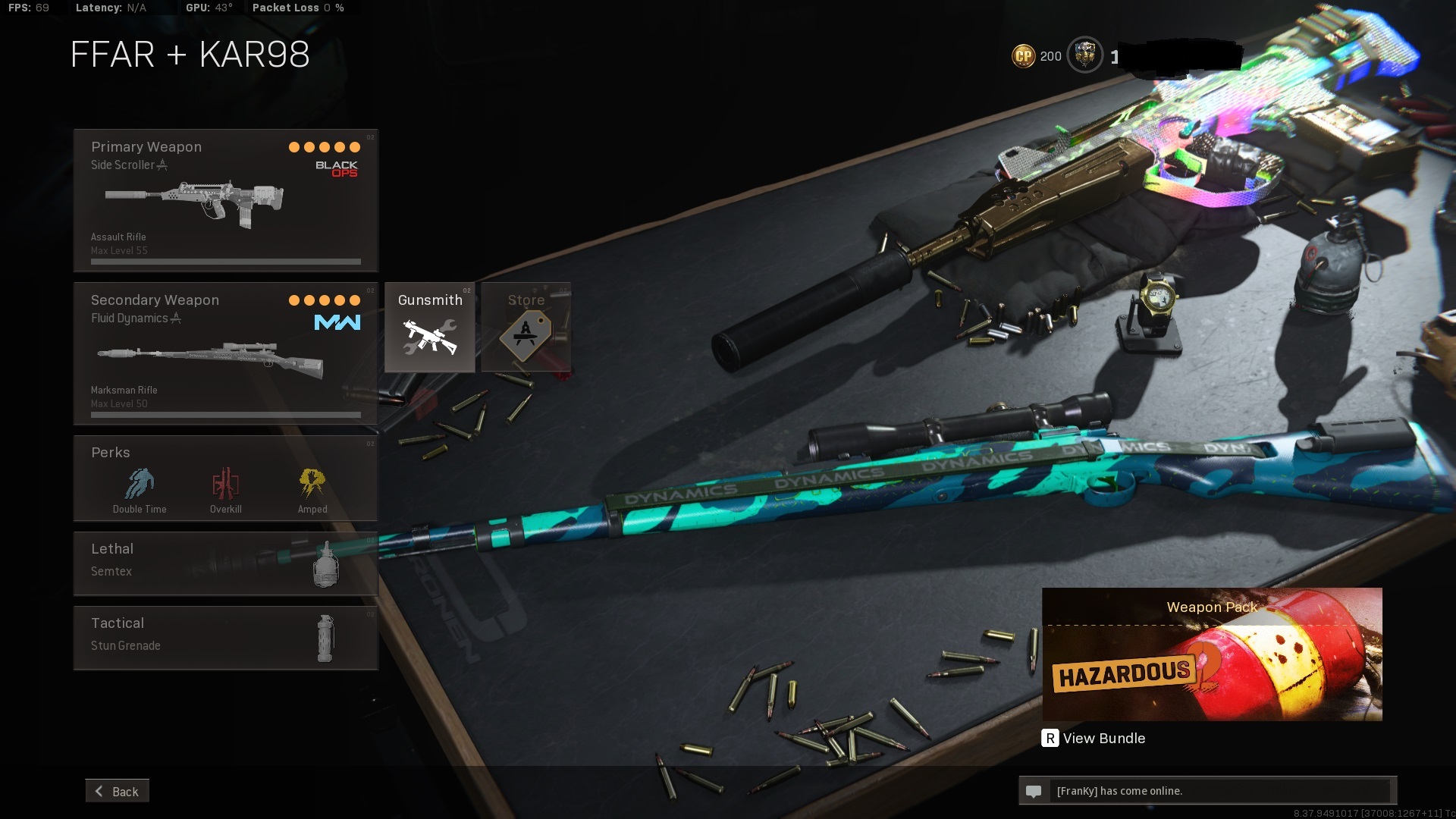This screenshot has width=1456, height=819.
Task: Change the Tactical Stun Grenade equipment
Action: (225, 638)
